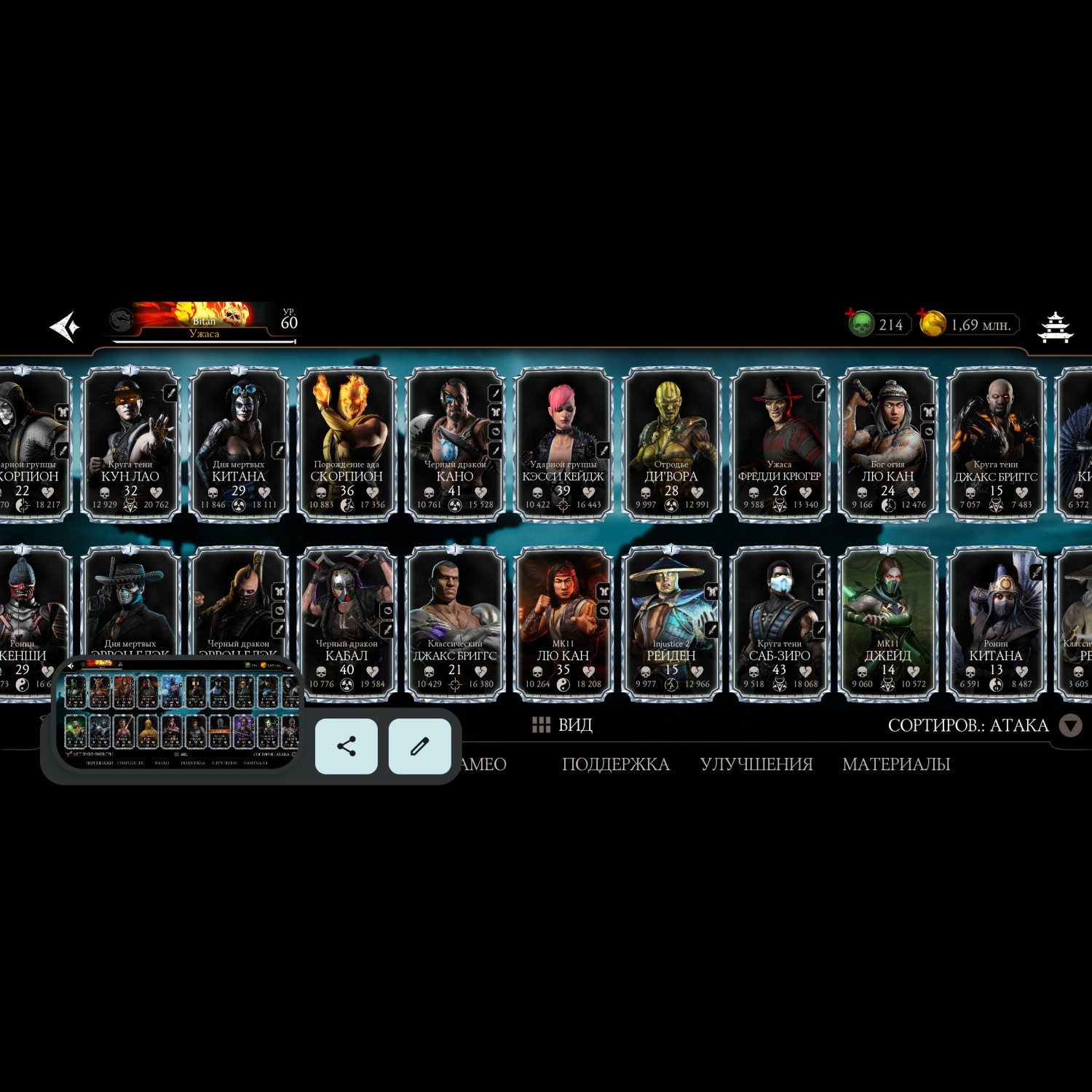Go back with the arrow button
The width and height of the screenshot is (1092, 1092).
pos(64,327)
